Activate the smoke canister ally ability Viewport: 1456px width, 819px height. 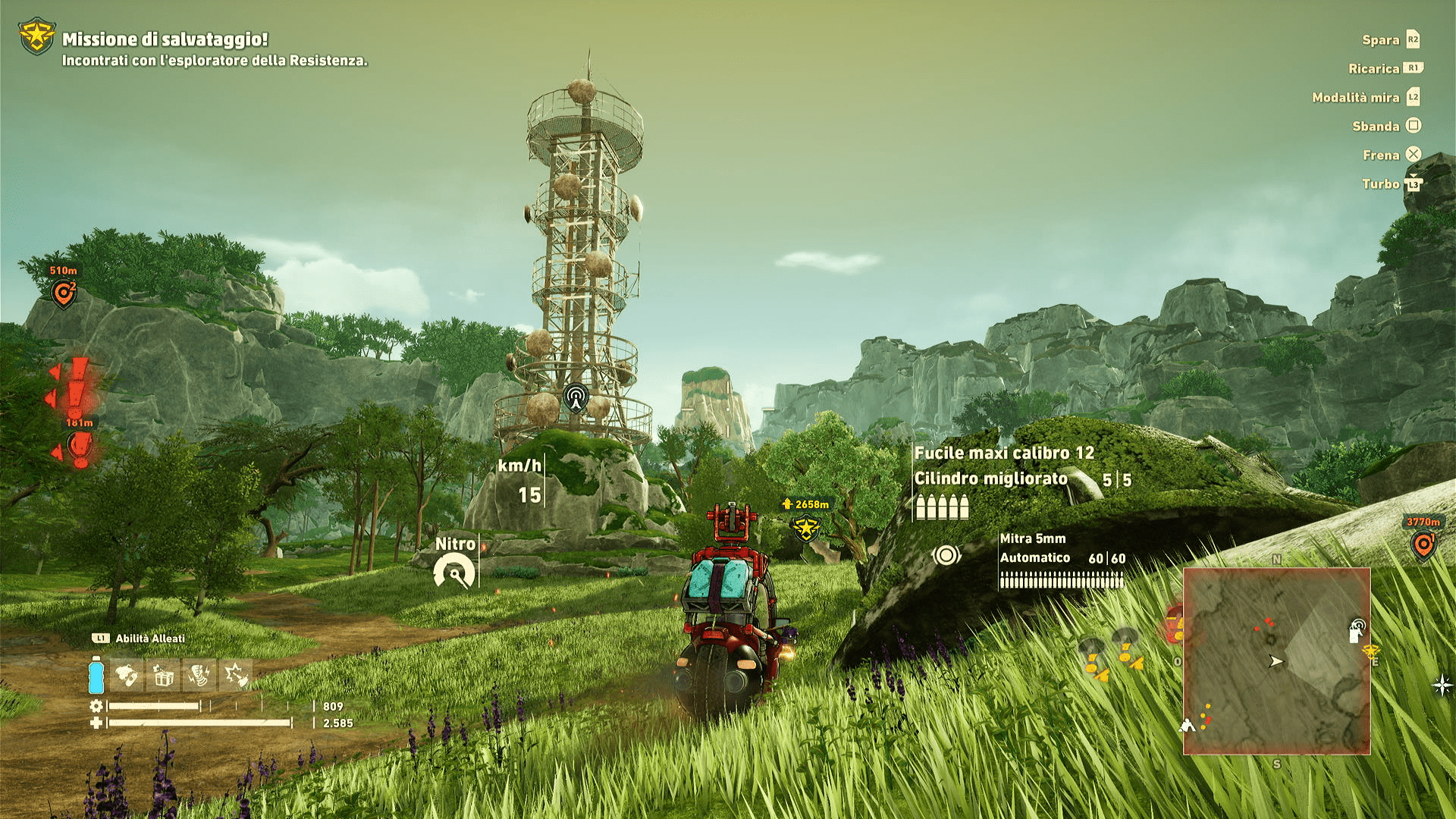(127, 675)
